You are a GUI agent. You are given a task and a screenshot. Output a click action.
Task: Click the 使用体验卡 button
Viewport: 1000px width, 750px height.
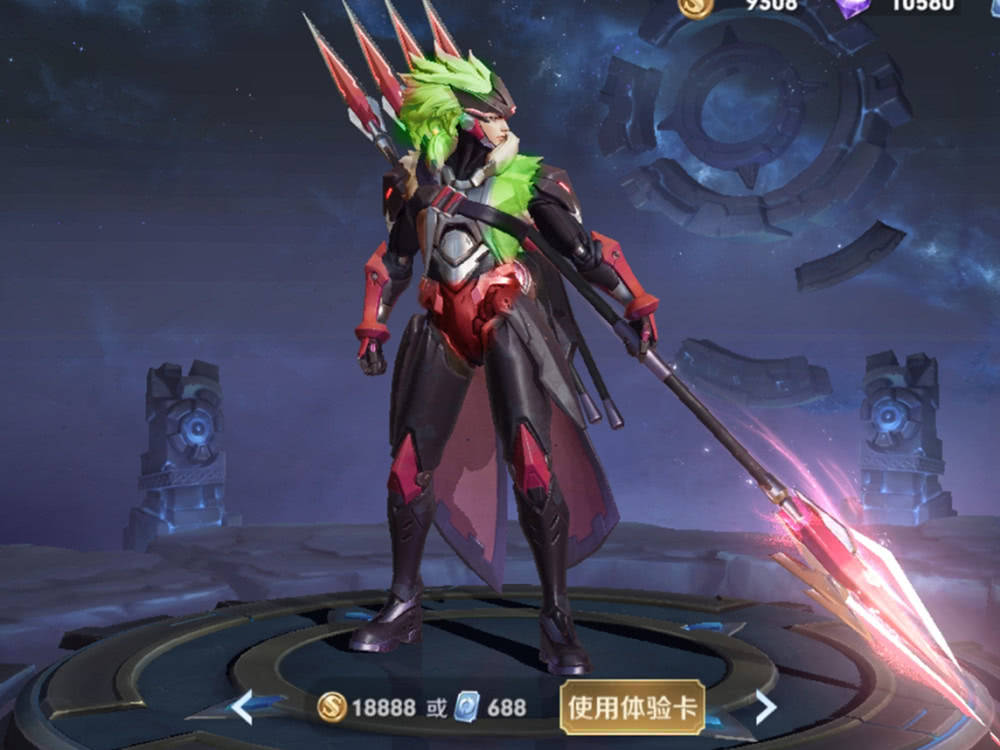pyautogui.click(x=633, y=707)
